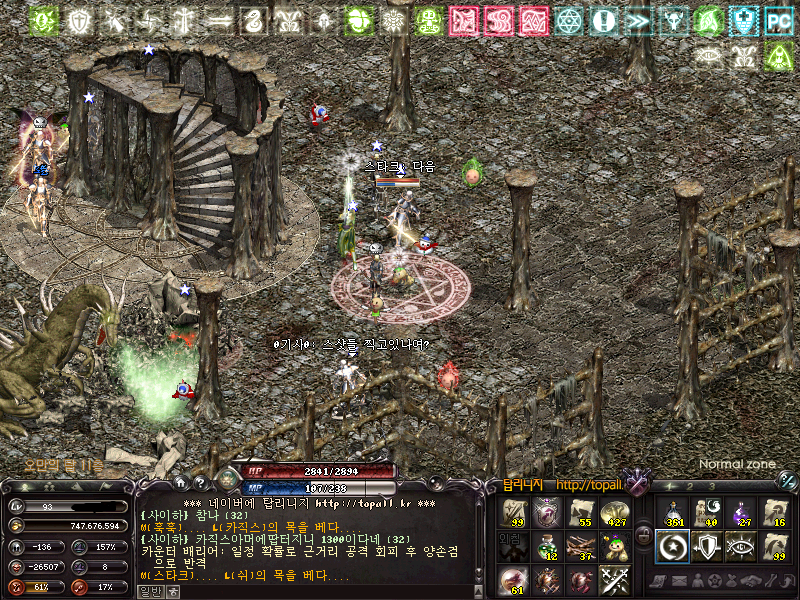Use the clear flask showing 361
The image size is (800, 600).
pos(674,513)
